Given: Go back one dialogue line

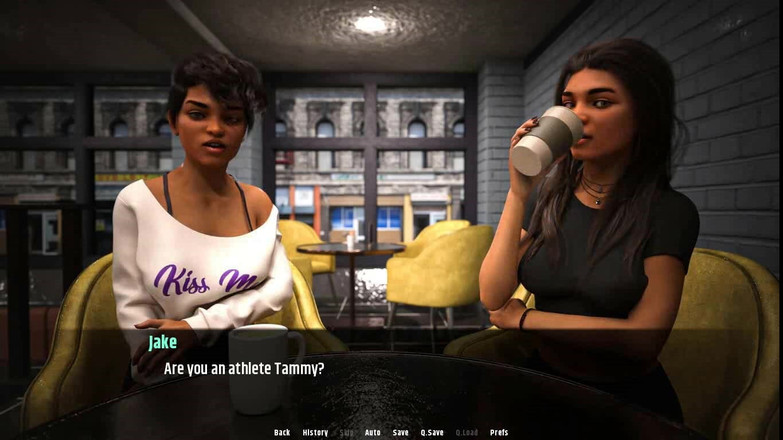Looking at the screenshot, I should click(282, 432).
